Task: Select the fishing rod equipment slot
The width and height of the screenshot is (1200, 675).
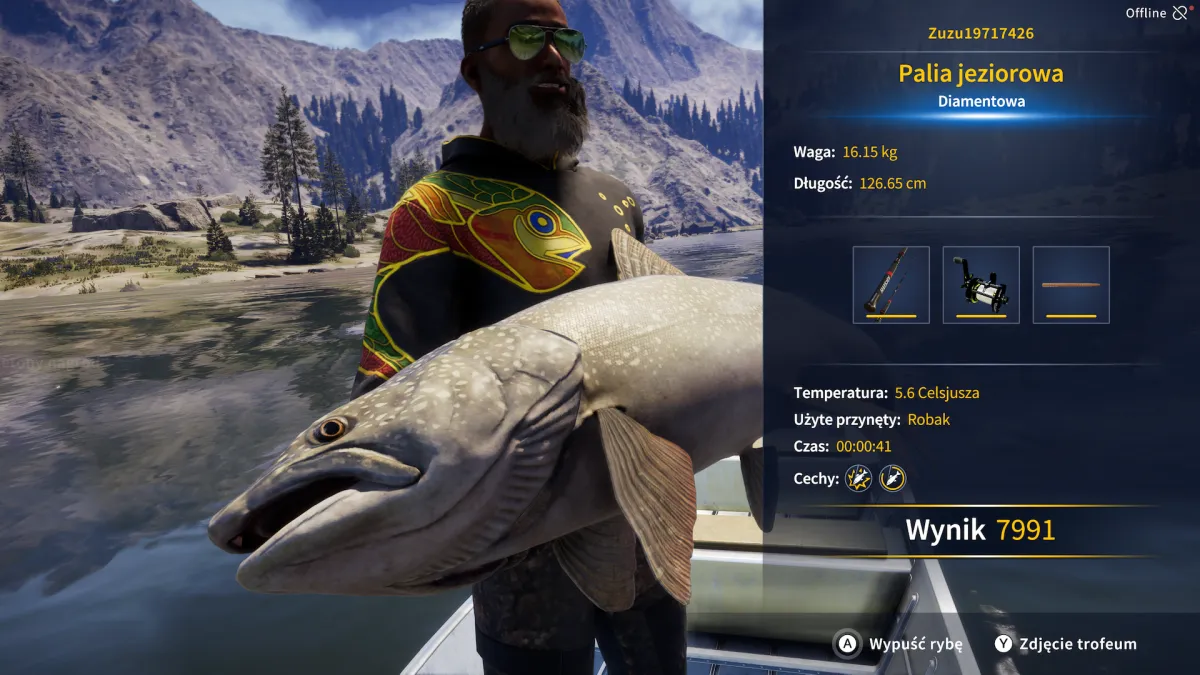Action: 891,285
